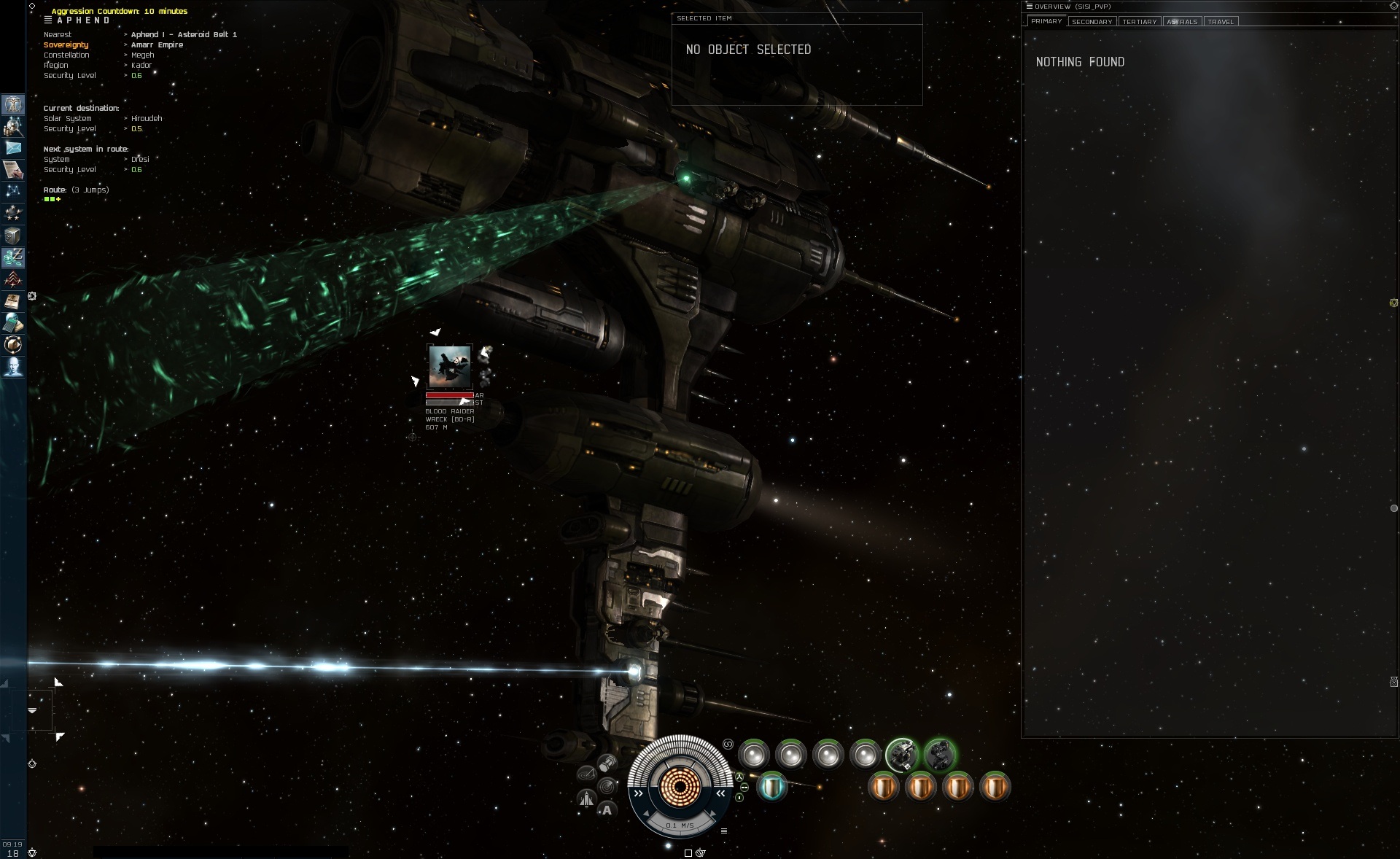Open the safe-shaped assets icon
1400x859 pixels.
(x=13, y=236)
